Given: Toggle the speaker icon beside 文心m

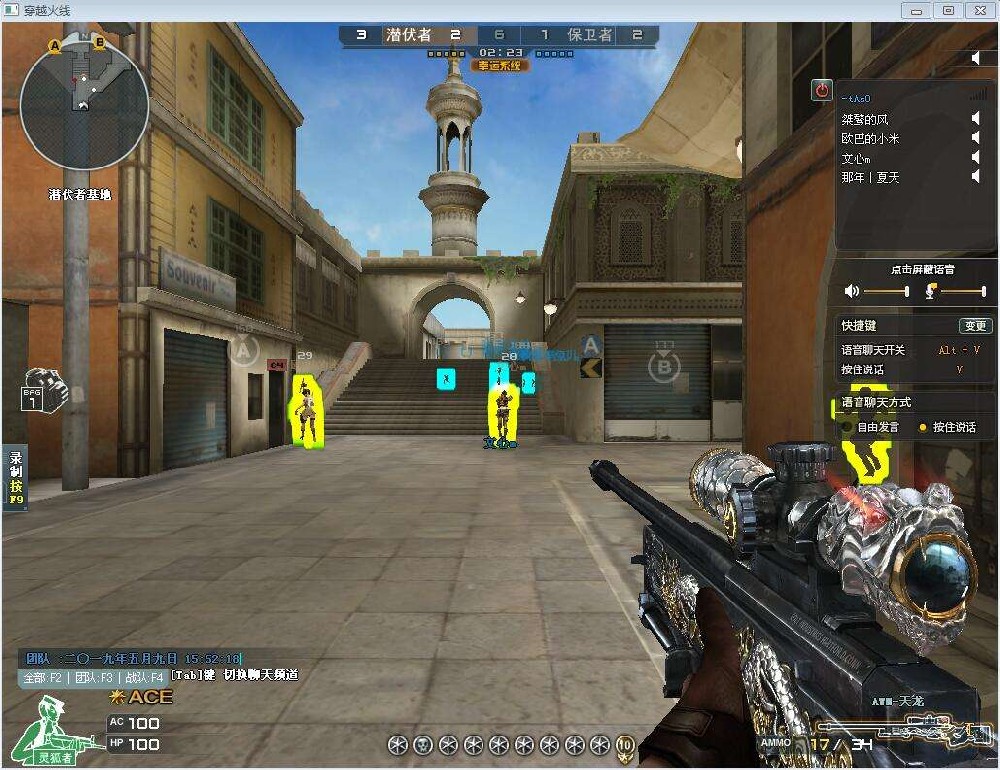Looking at the screenshot, I should (976, 158).
